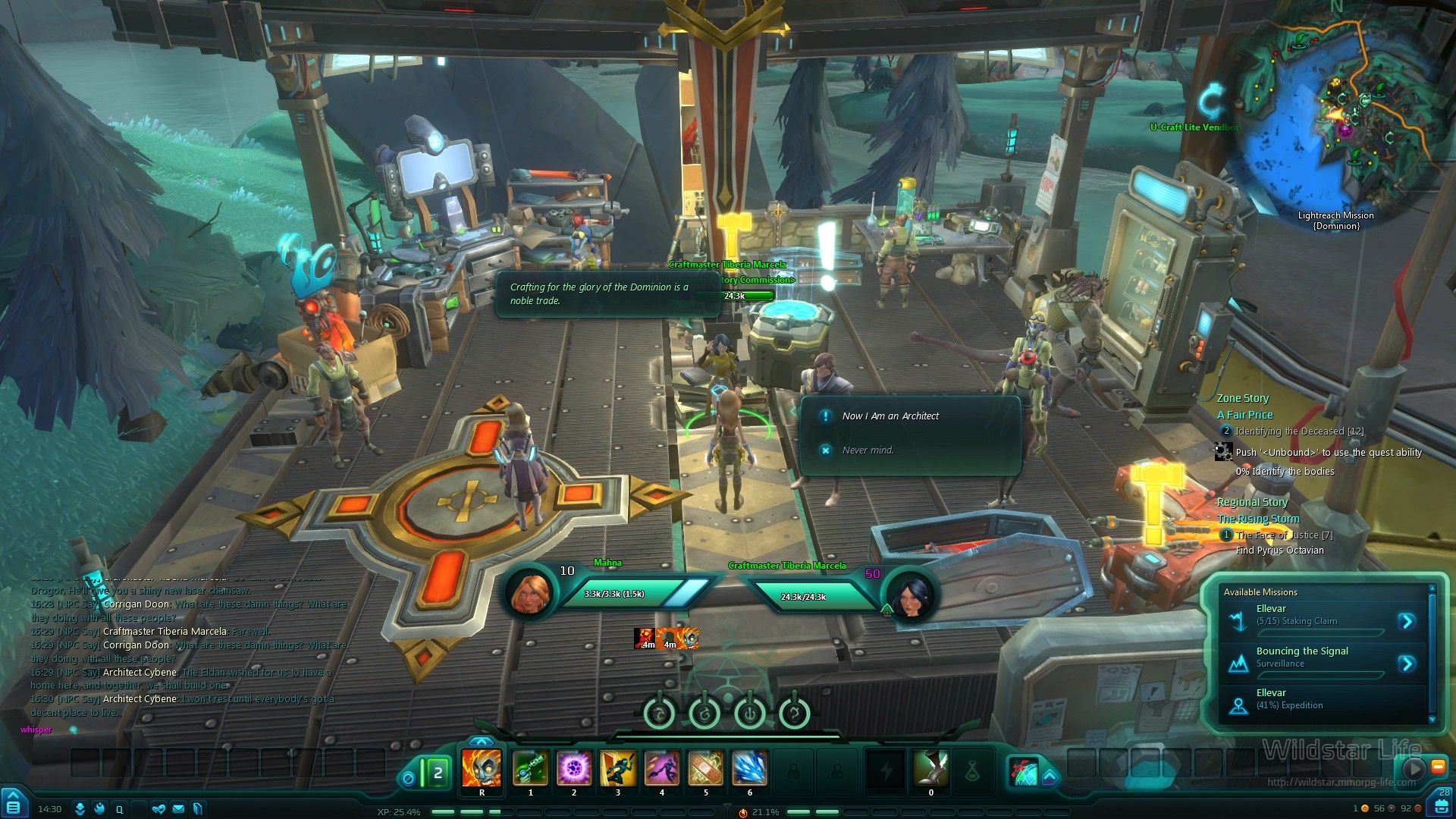Select the Identifying the Deceased quest tracker entry
Viewport: 1456px width, 819px height.
tap(1298, 431)
